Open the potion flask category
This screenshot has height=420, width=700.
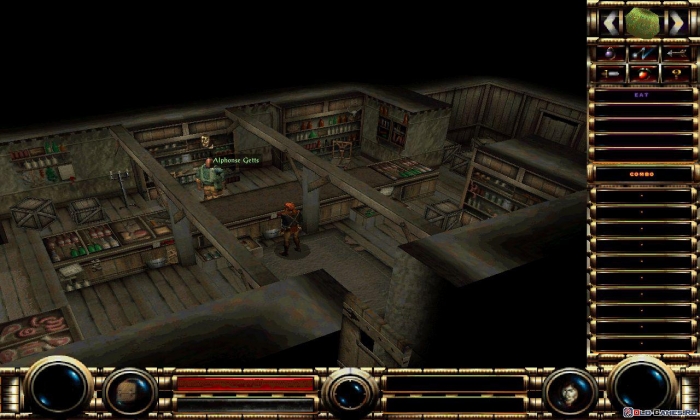[x=609, y=52]
